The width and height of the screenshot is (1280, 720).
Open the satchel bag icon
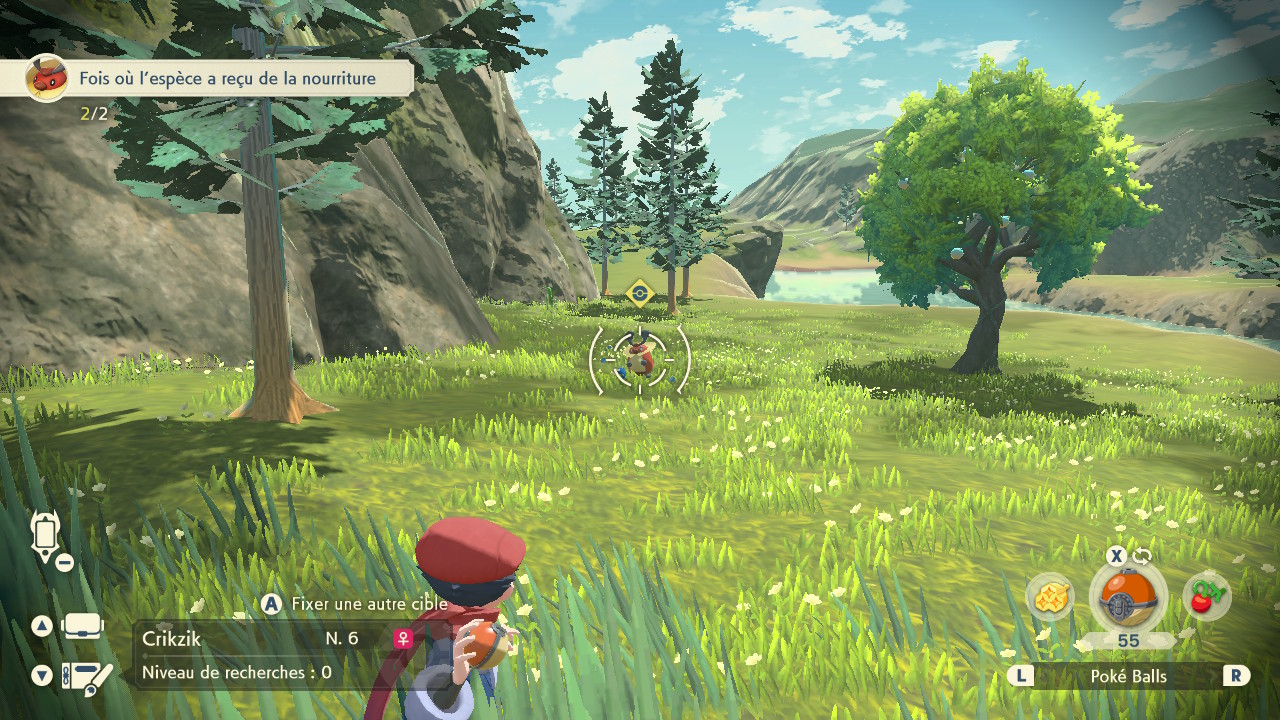[x=82, y=626]
